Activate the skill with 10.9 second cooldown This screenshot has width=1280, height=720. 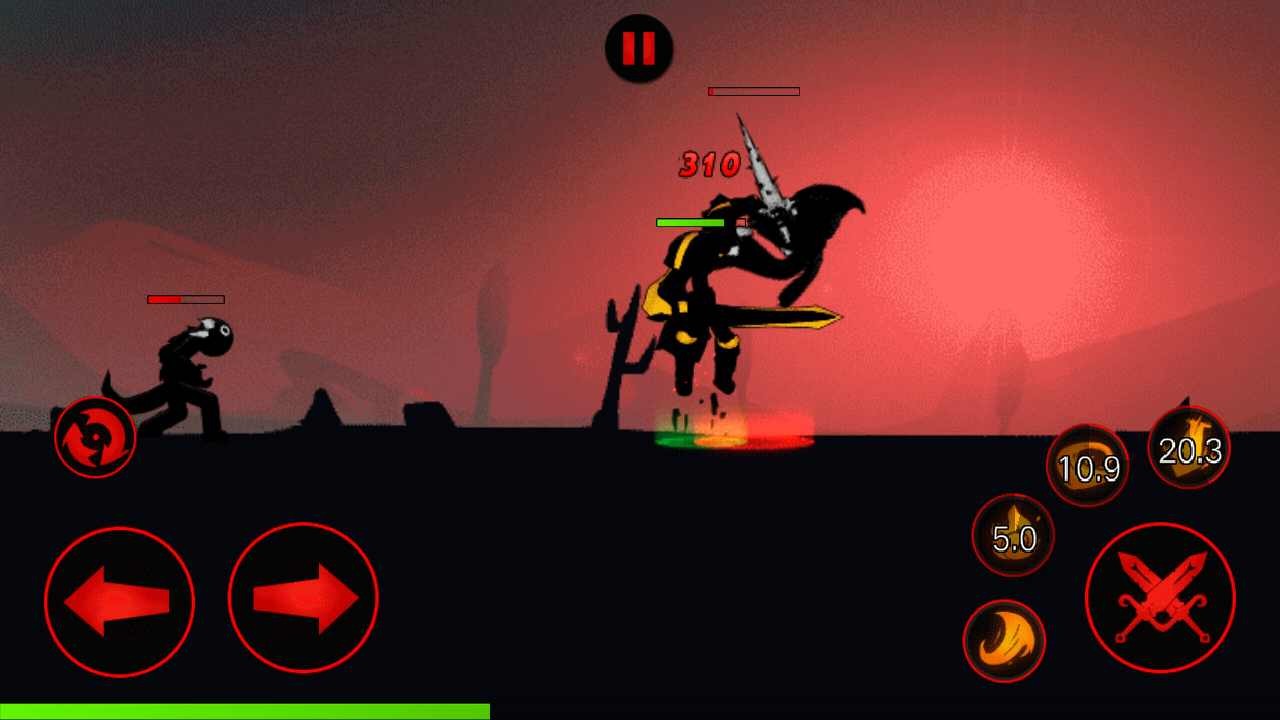pos(1088,464)
